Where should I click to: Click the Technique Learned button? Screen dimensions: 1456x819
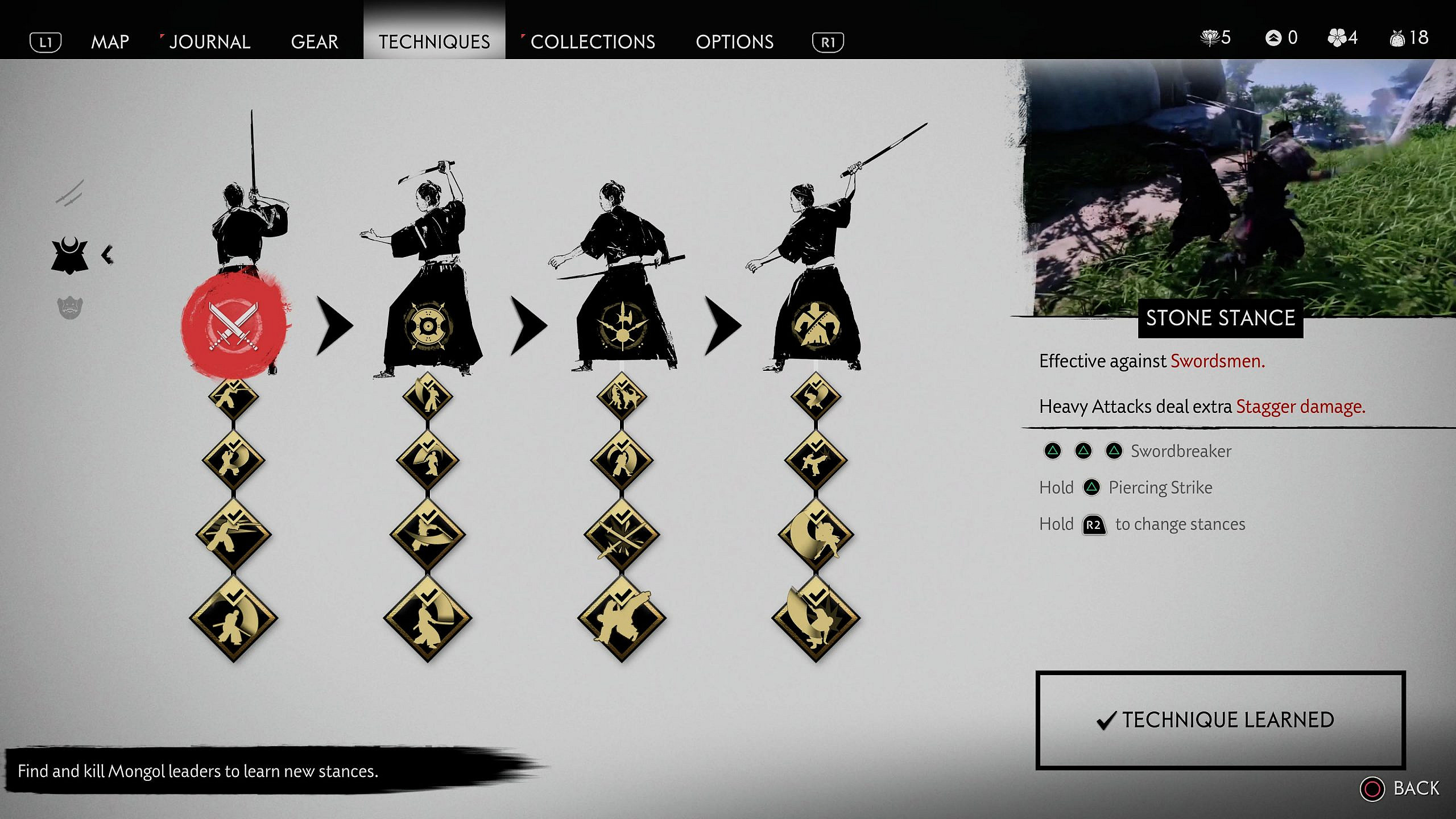coord(1221,720)
